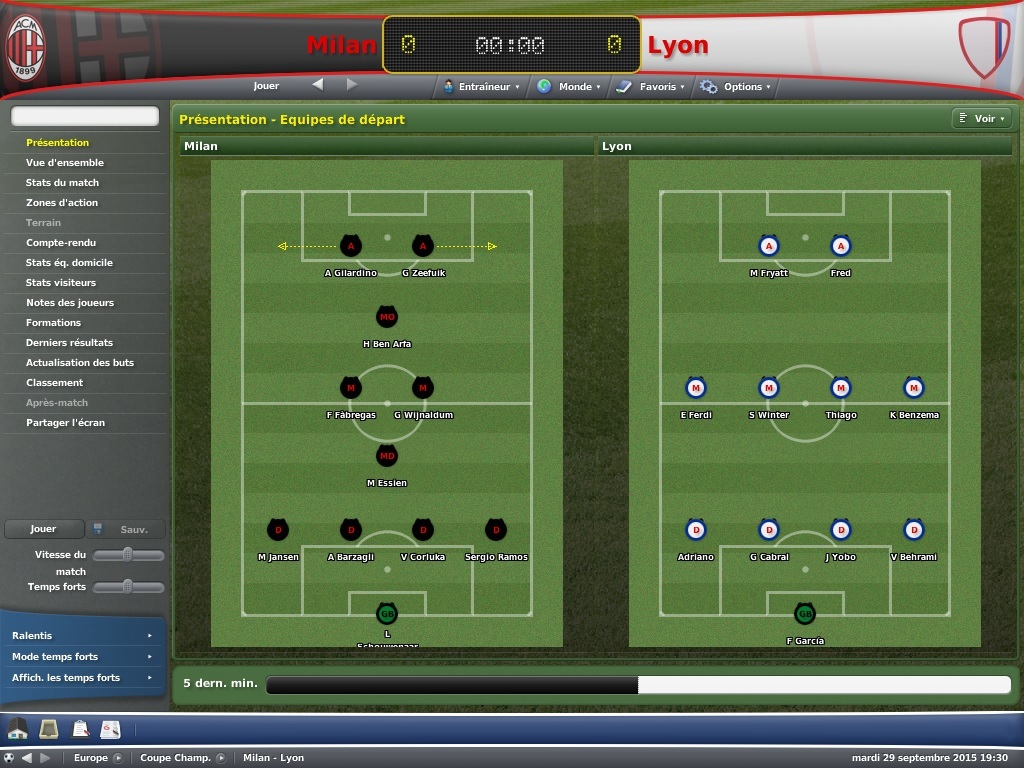Click the Coupe Champ. breadcrumb
Image resolution: width=1024 pixels, height=768 pixels.
pyautogui.click(x=176, y=758)
